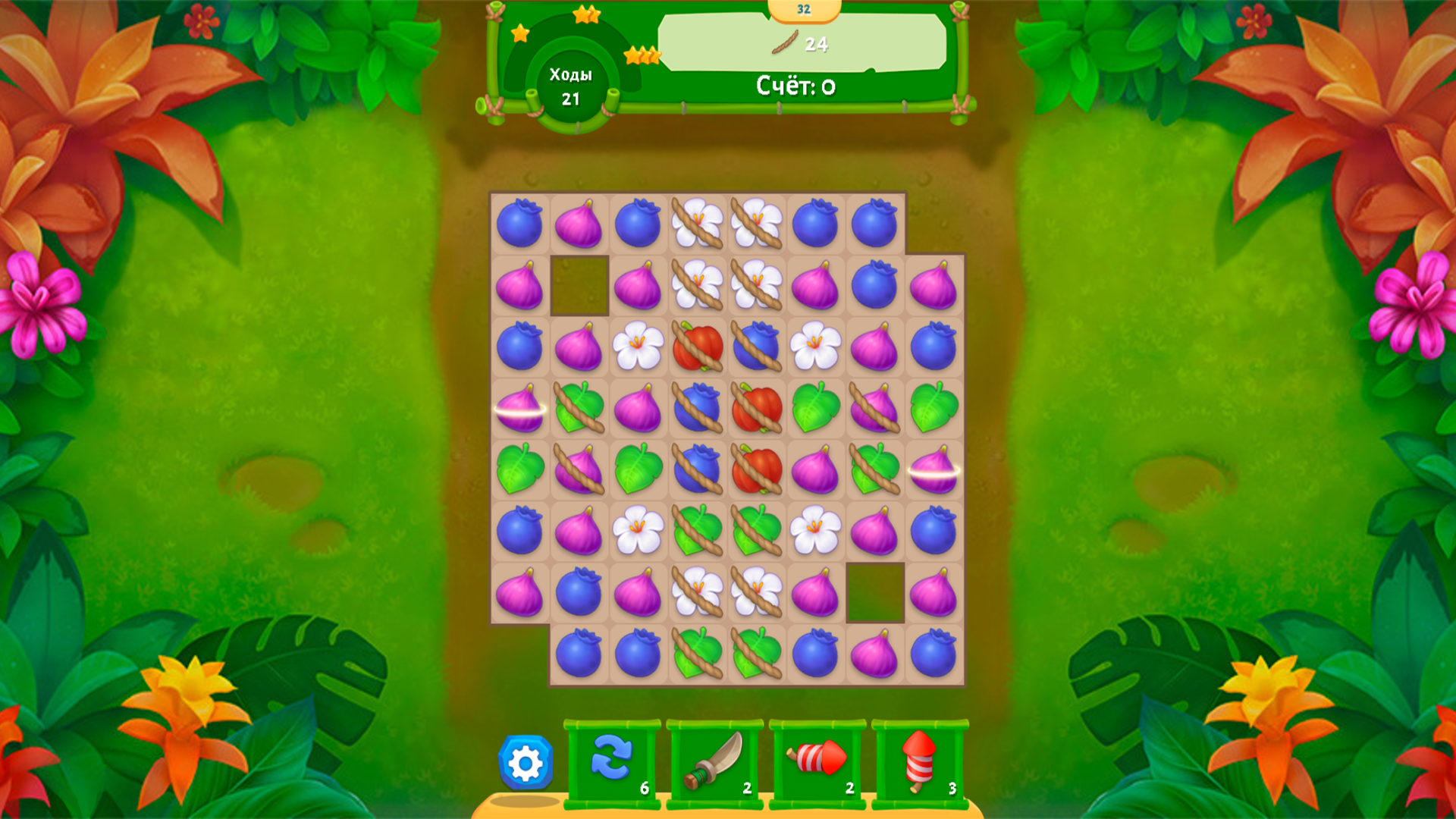Tap the level 32 badge at the top
The width and height of the screenshot is (1456, 819).
pos(804,9)
